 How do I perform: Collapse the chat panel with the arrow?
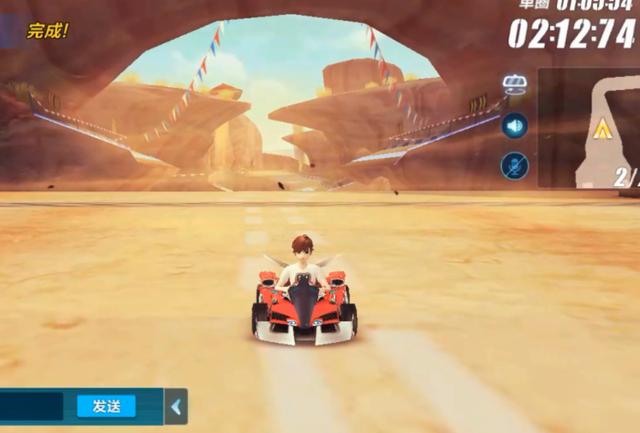[x=176, y=407]
